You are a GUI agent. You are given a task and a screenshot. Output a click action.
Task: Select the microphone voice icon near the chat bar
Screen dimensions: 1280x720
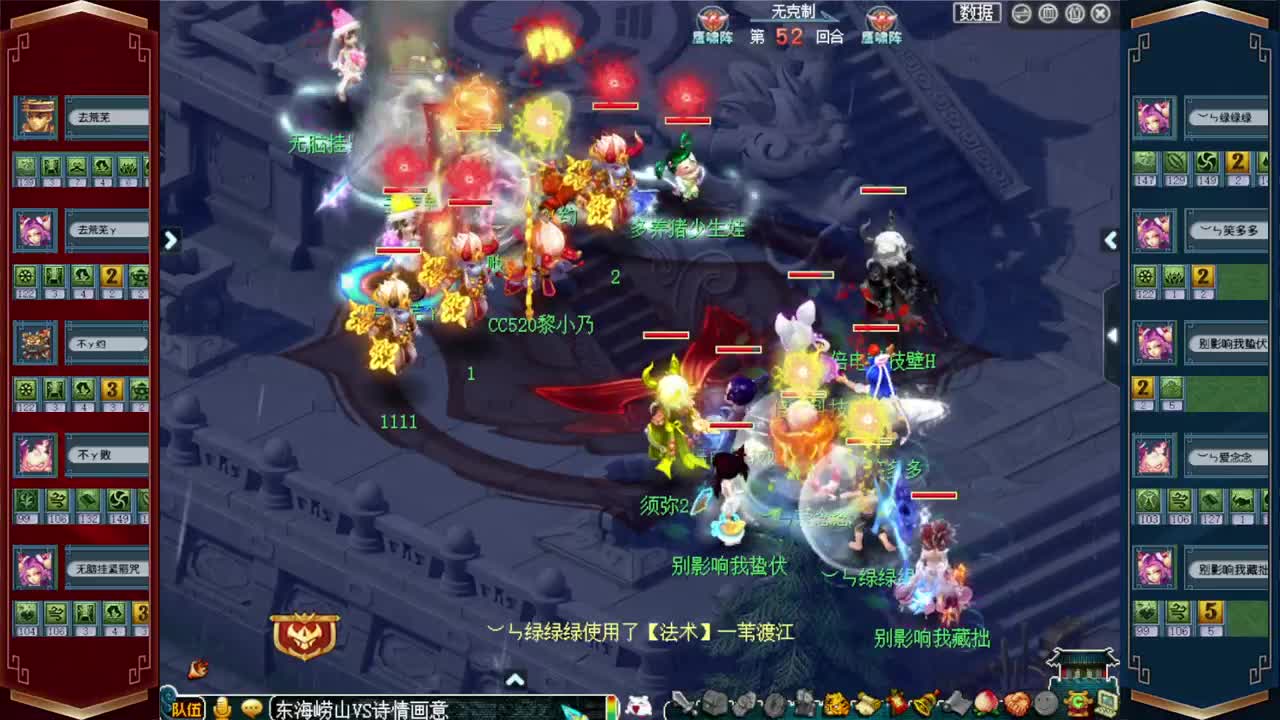(221, 709)
